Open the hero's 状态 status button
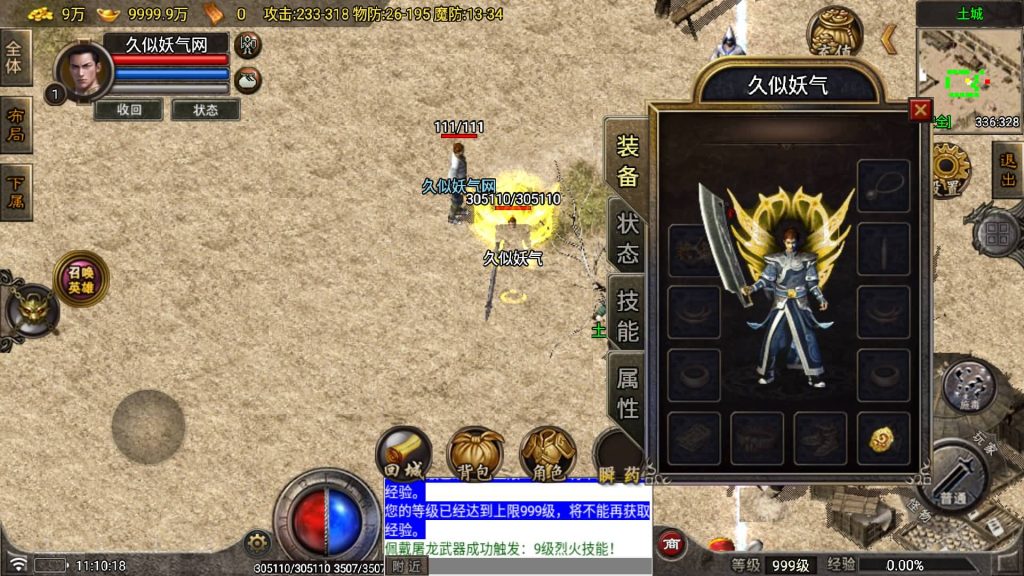Viewport: 1024px width, 576px height. point(205,110)
